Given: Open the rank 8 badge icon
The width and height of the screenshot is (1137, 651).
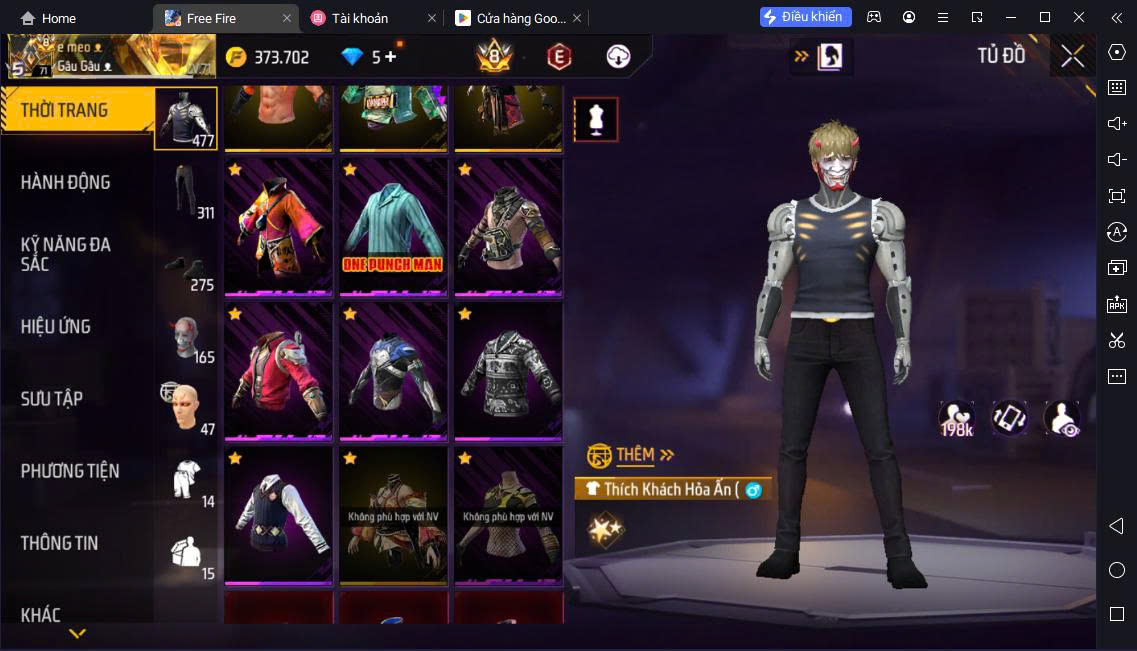Looking at the screenshot, I should click(x=494, y=57).
